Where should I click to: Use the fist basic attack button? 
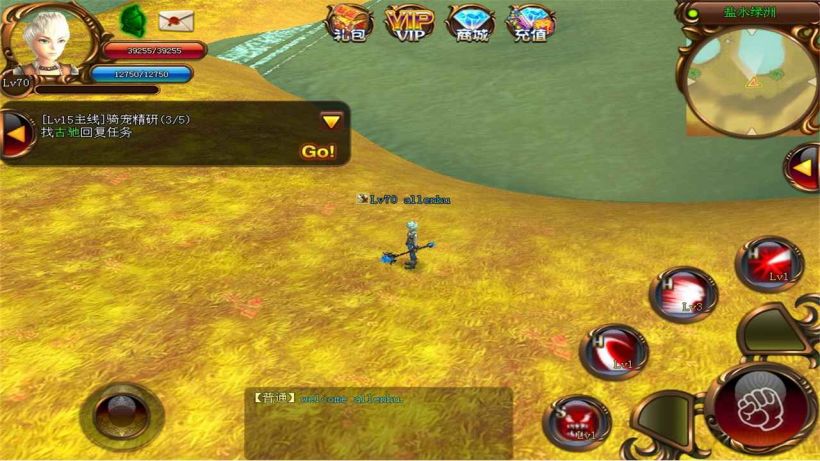point(760,406)
